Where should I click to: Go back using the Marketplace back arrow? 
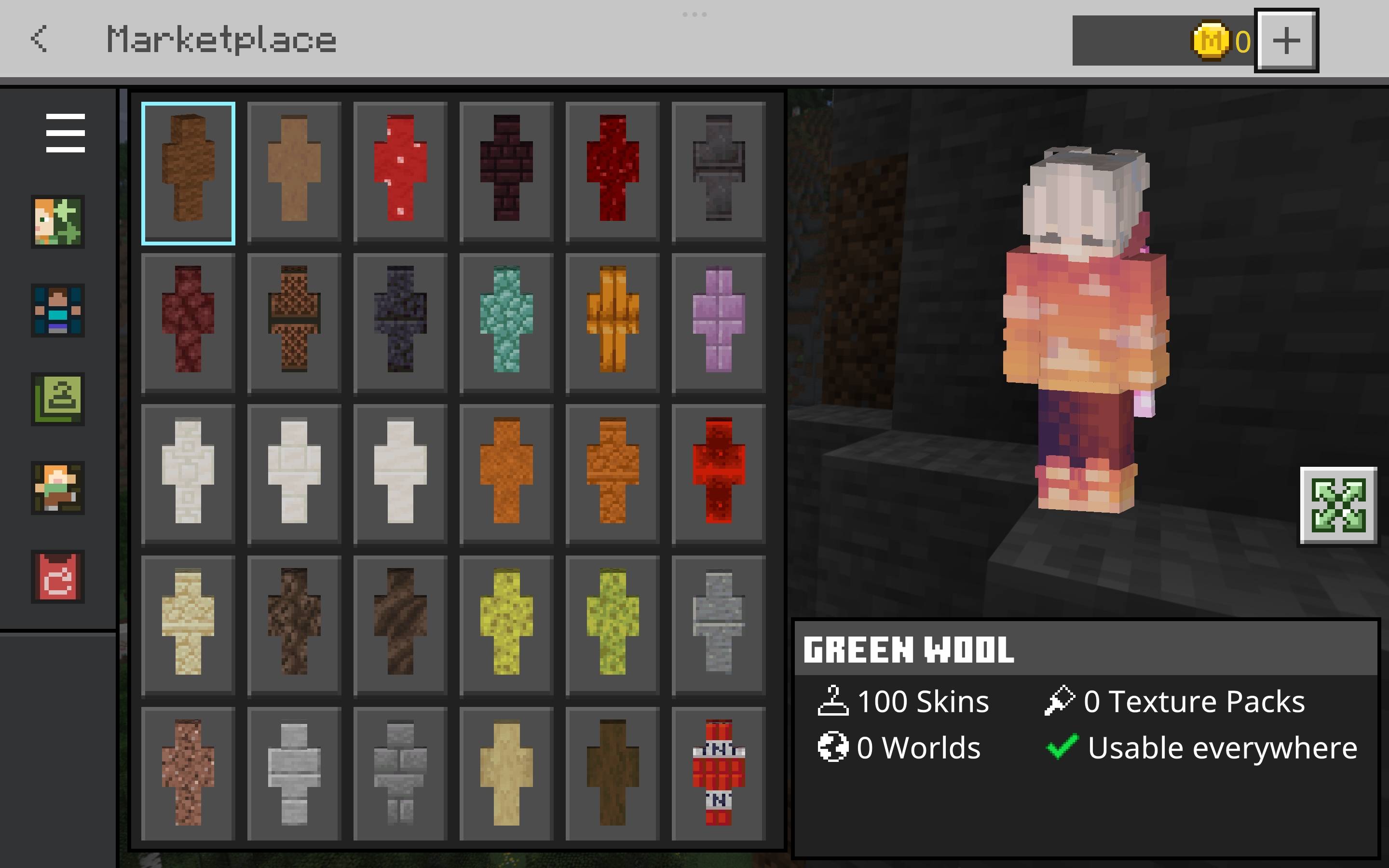point(39,39)
